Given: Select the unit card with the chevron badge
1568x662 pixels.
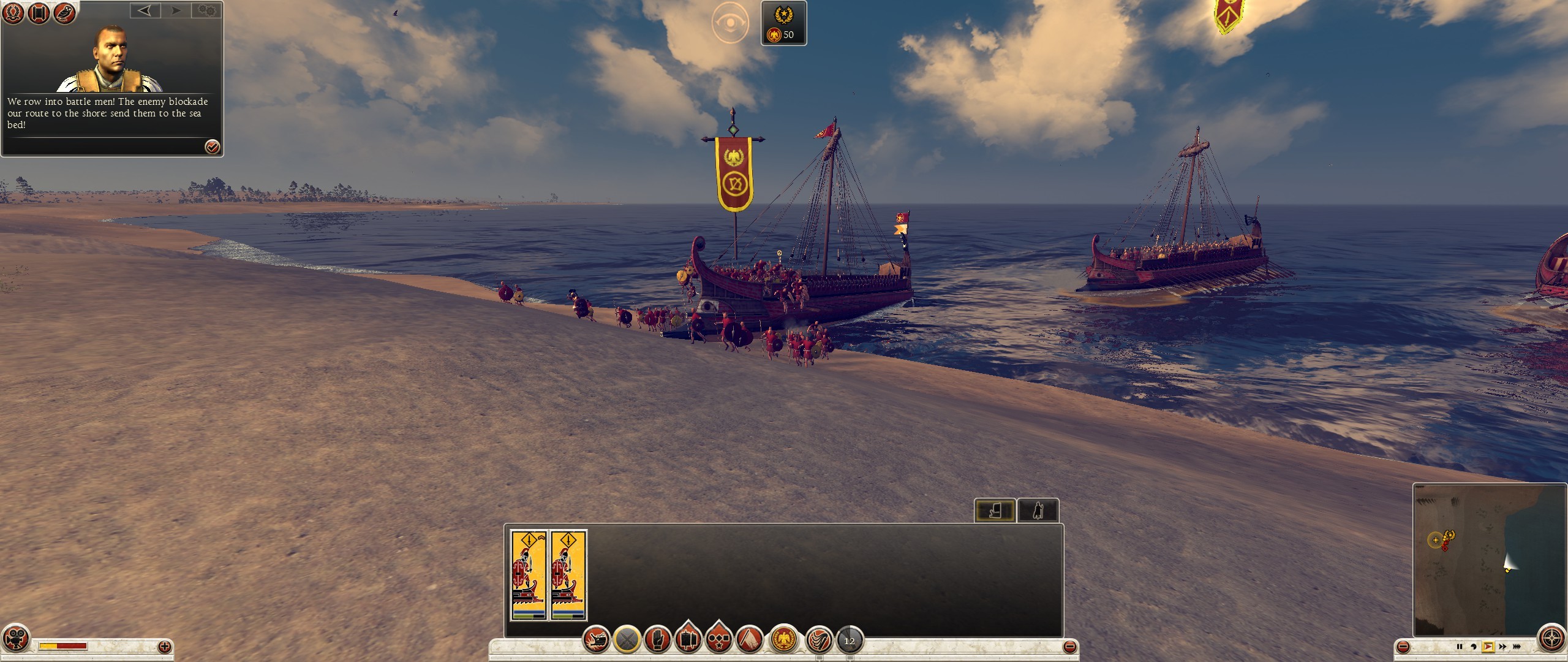Looking at the screenshot, I should 529,575.
